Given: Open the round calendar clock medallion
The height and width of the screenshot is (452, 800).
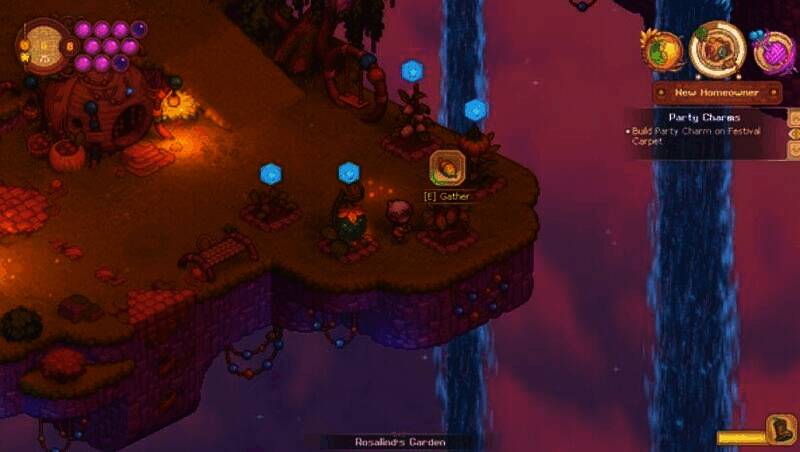Looking at the screenshot, I should click(x=42, y=45).
